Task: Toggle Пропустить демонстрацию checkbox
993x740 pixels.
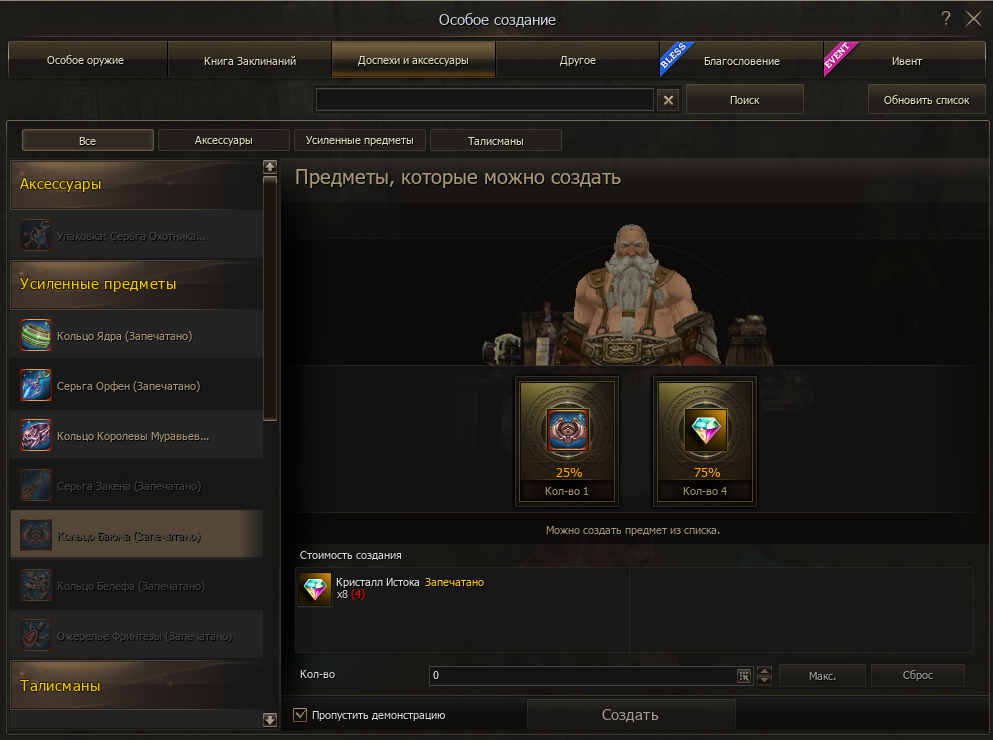Action: coord(300,715)
